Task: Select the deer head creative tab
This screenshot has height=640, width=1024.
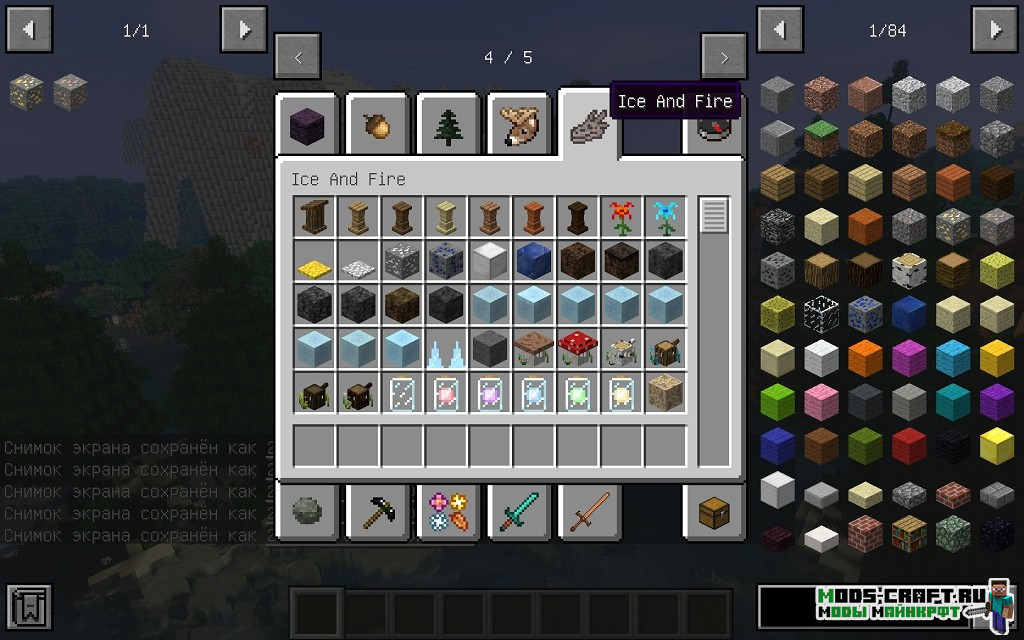Action: point(519,126)
